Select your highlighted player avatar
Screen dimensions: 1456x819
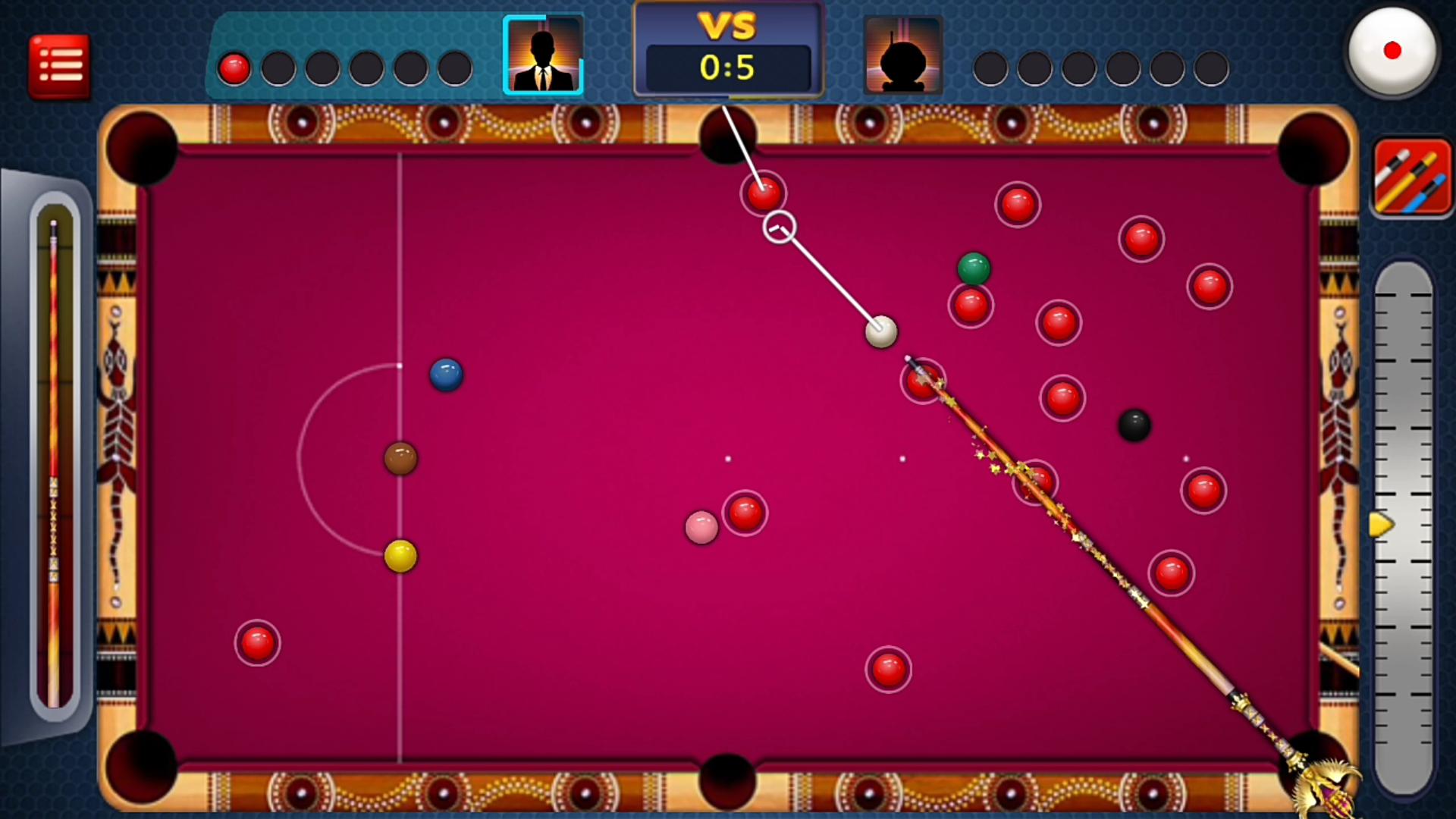click(543, 53)
